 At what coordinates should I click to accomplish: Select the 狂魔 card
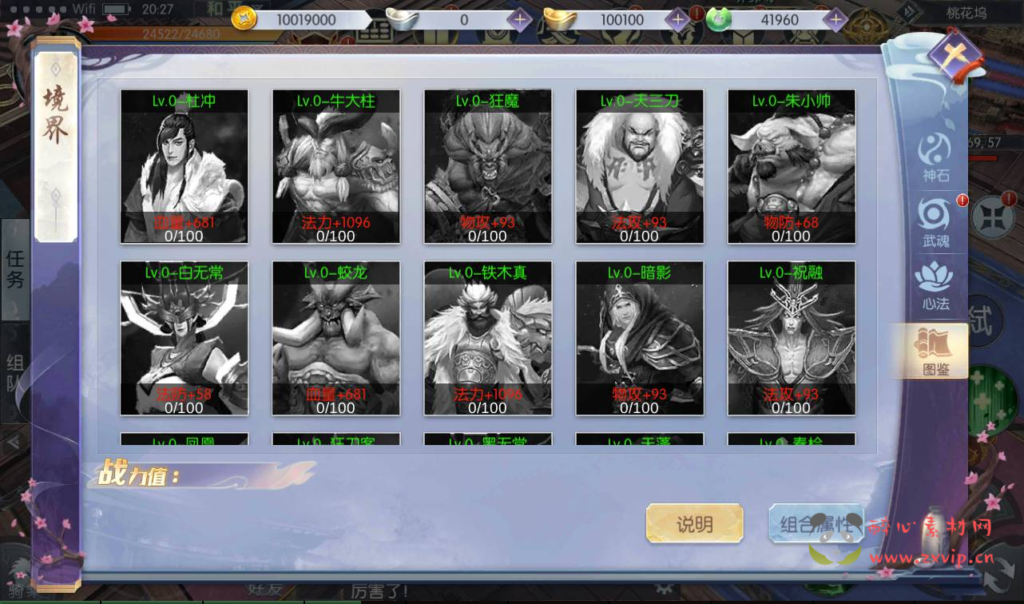pyautogui.click(x=487, y=167)
